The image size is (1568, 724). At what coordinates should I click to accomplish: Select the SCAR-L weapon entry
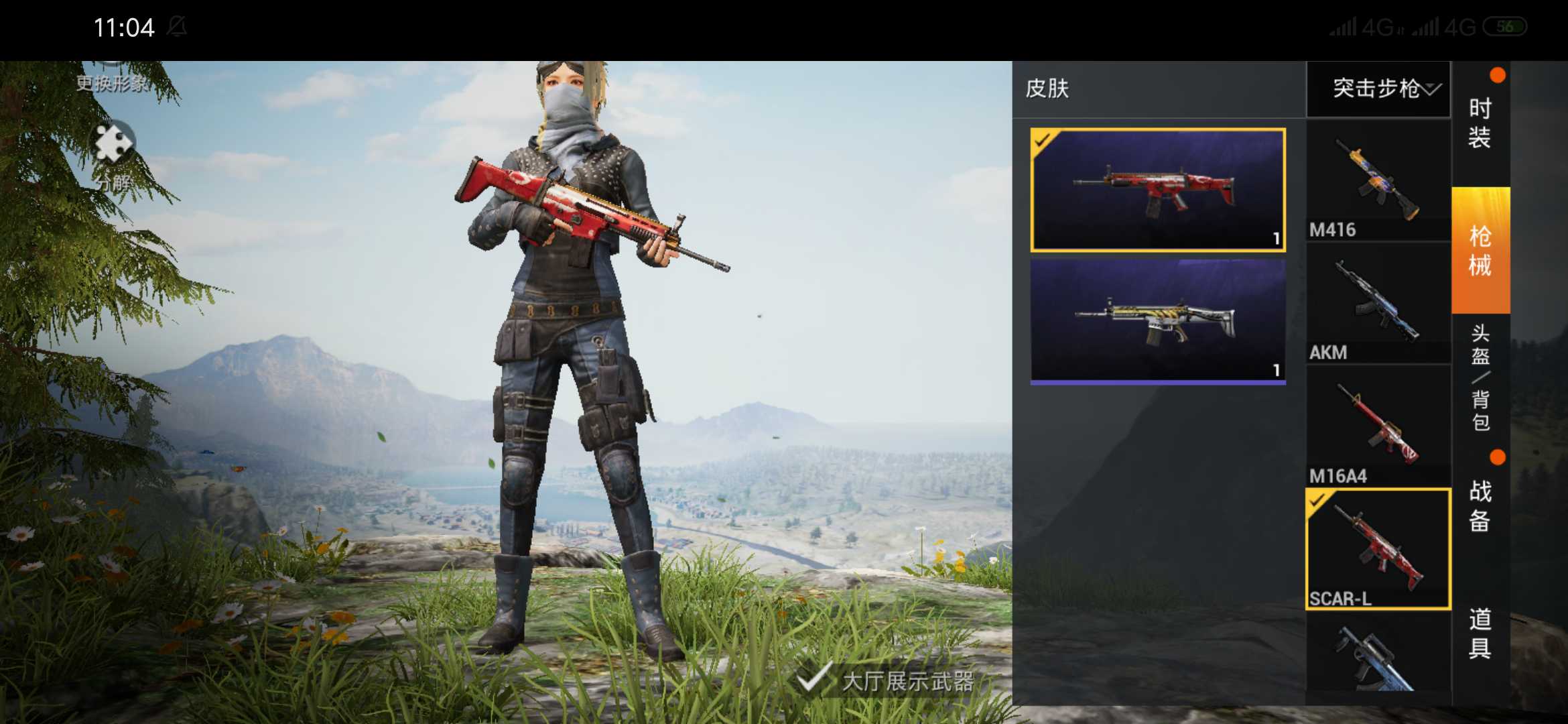(x=1378, y=550)
